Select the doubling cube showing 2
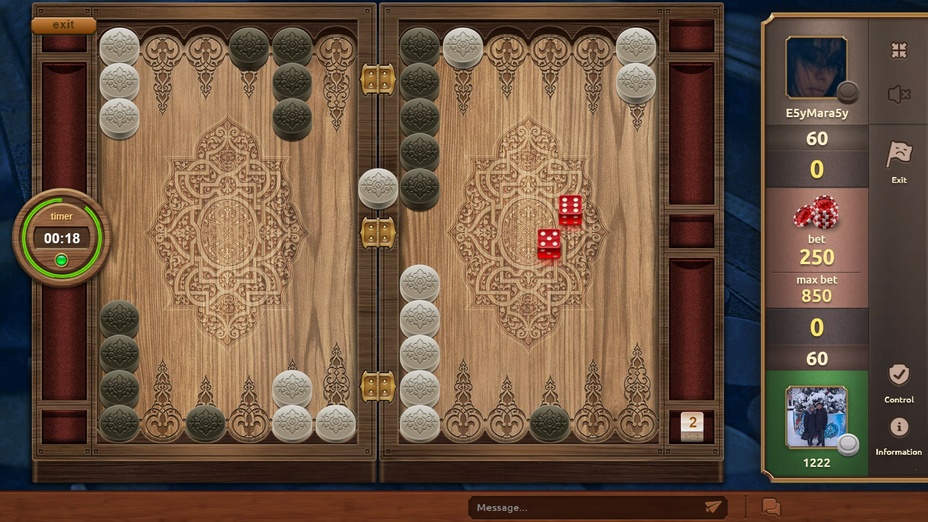The image size is (928, 522). [x=691, y=424]
